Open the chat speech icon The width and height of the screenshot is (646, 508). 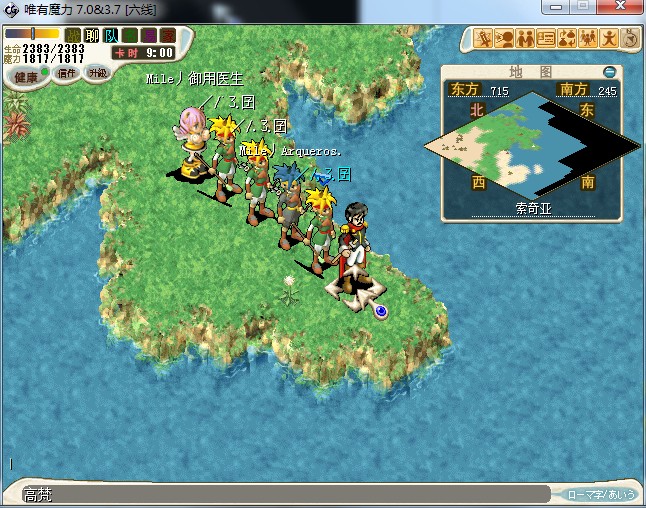point(504,39)
